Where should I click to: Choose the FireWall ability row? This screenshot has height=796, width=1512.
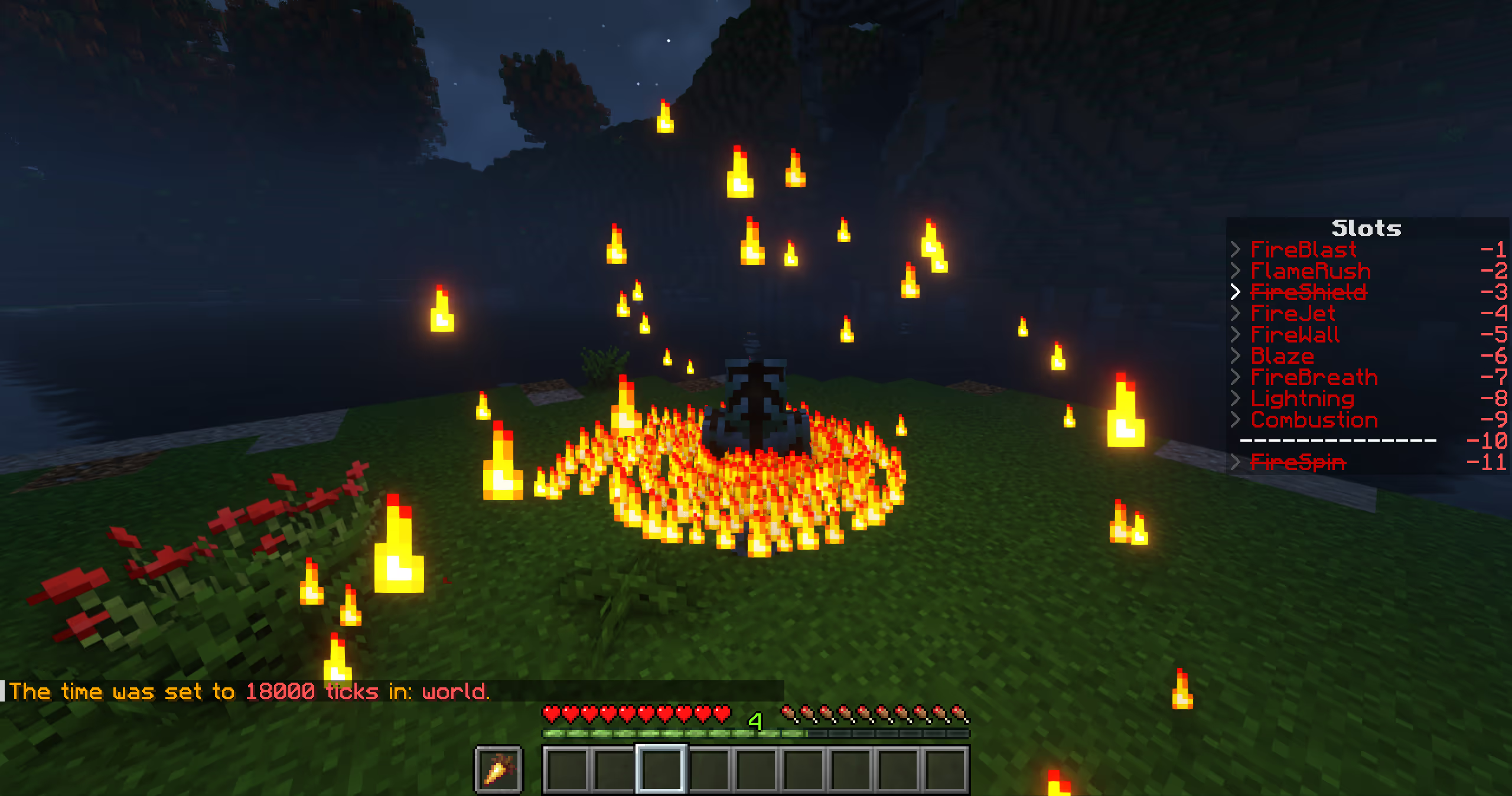(1295, 335)
